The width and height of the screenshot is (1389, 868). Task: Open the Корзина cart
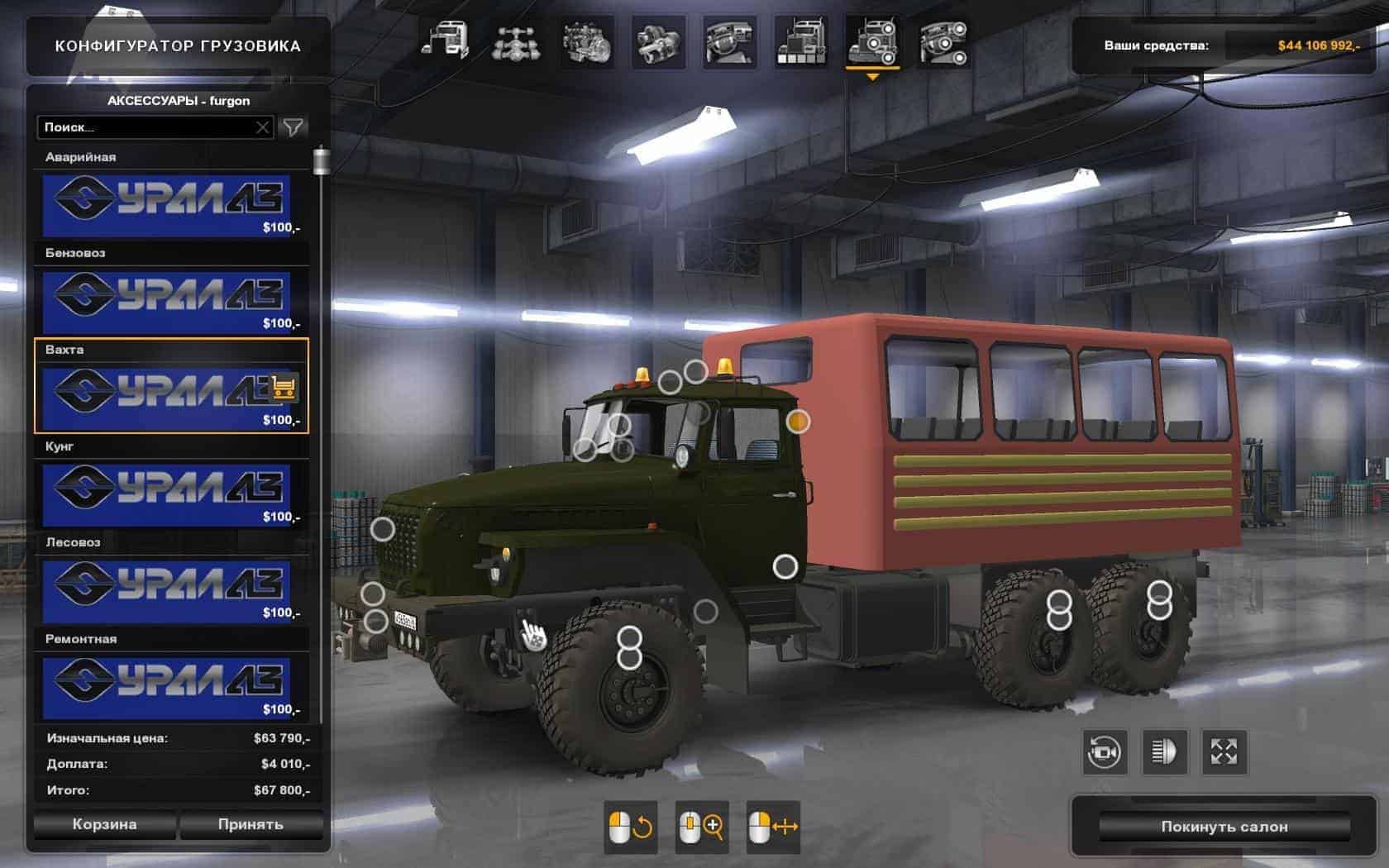click(104, 824)
